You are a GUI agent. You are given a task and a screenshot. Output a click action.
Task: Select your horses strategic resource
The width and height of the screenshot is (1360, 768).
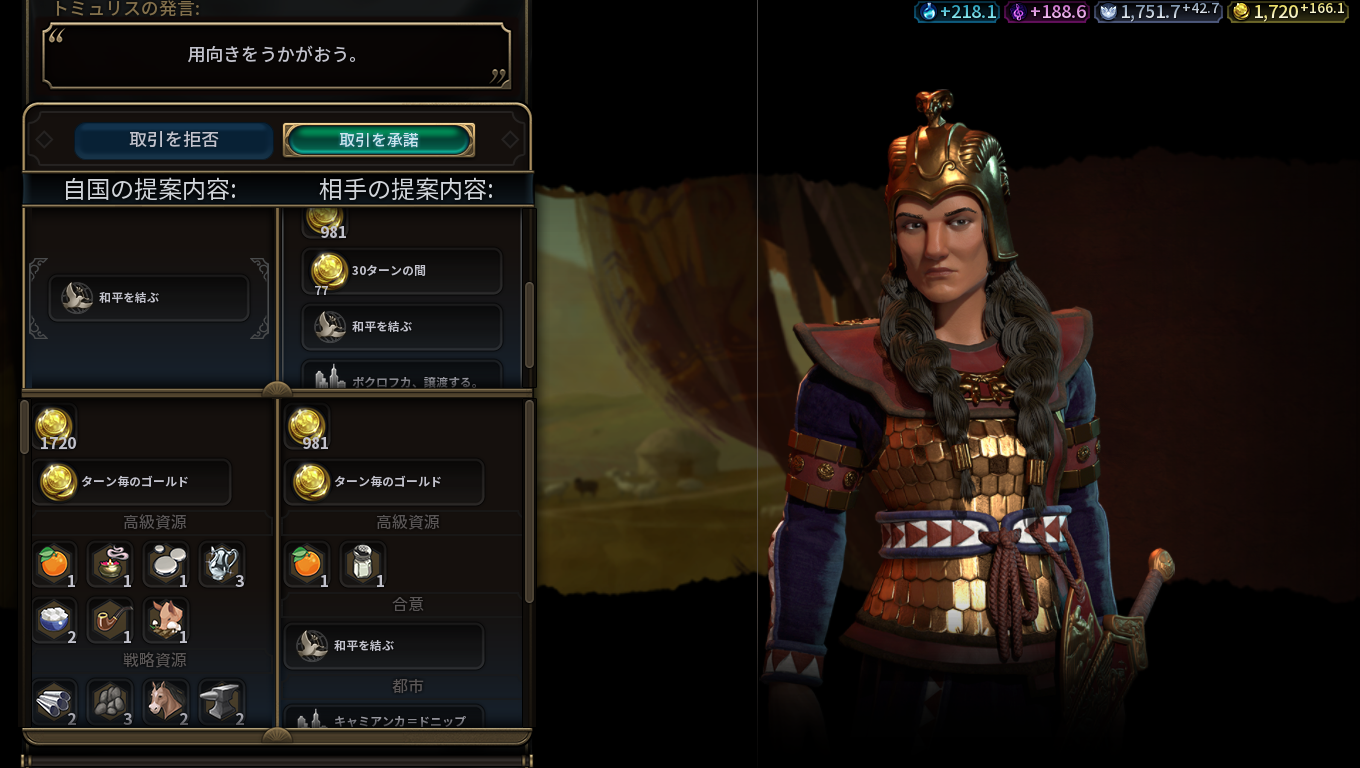point(165,701)
